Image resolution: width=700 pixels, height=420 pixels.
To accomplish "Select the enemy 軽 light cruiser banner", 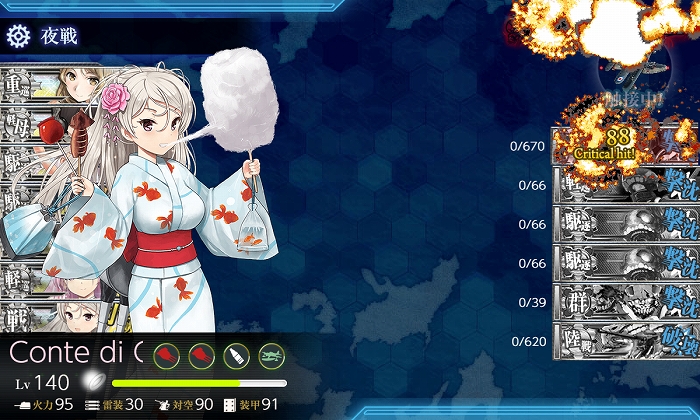I will (x=620, y=185).
